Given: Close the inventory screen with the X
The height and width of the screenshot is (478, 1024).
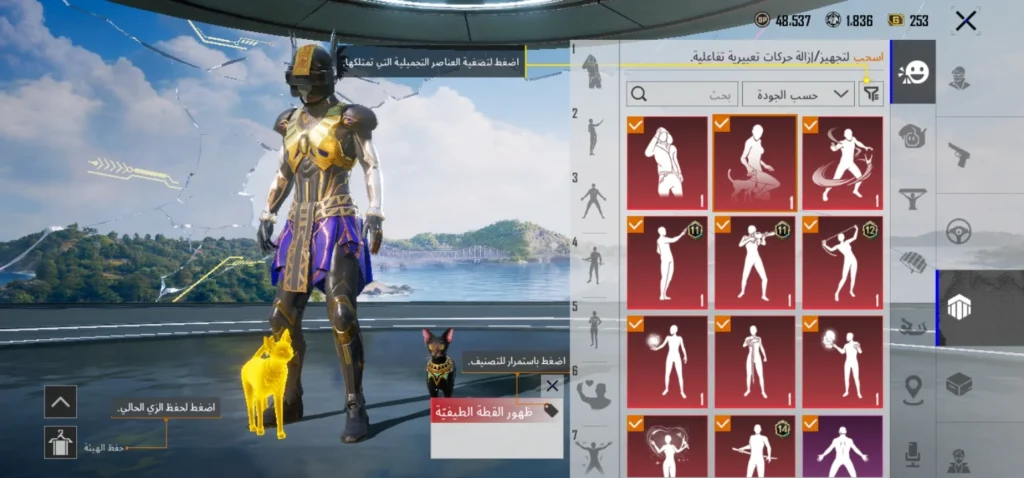Looking at the screenshot, I should coord(965,20).
